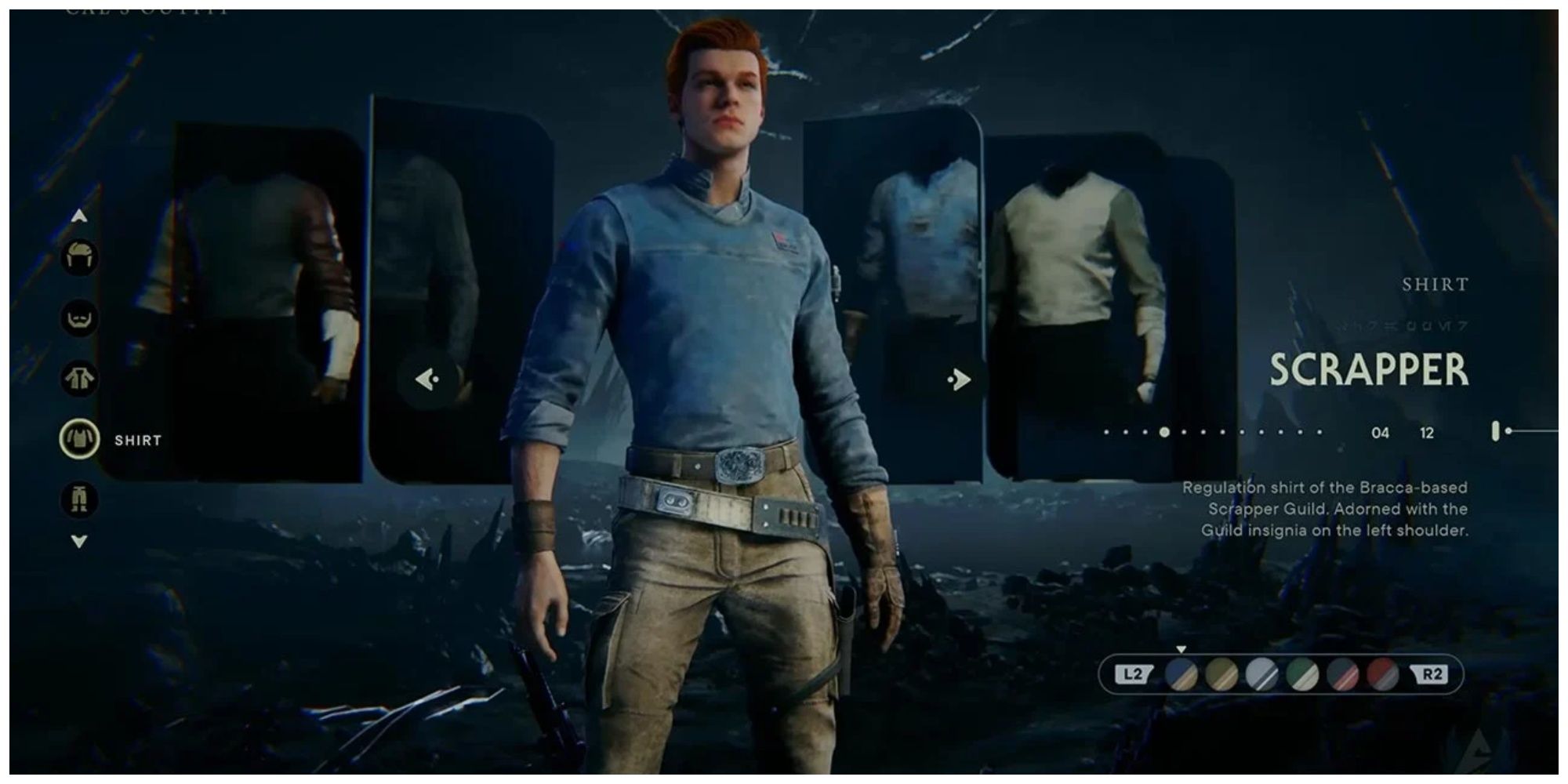Toggle the blue and tan color scheme

pos(1181,674)
